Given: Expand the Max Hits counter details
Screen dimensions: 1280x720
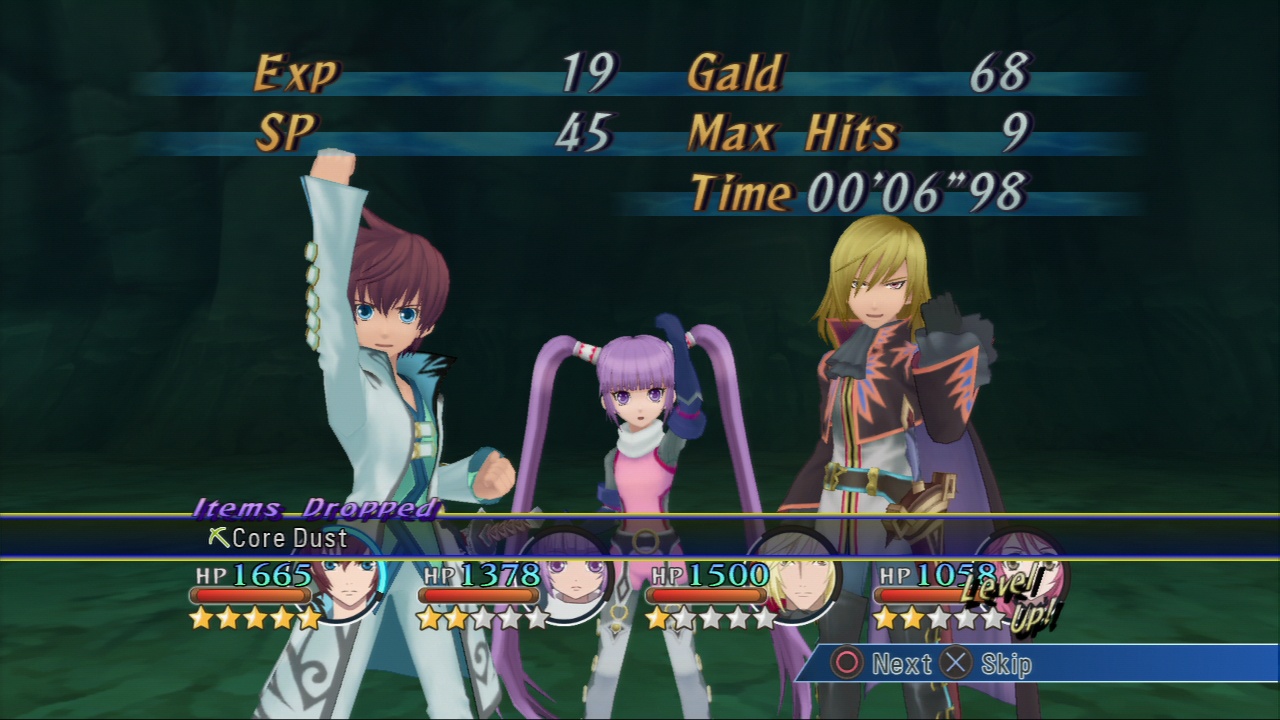Looking at the screenshot, I should 795,130.
